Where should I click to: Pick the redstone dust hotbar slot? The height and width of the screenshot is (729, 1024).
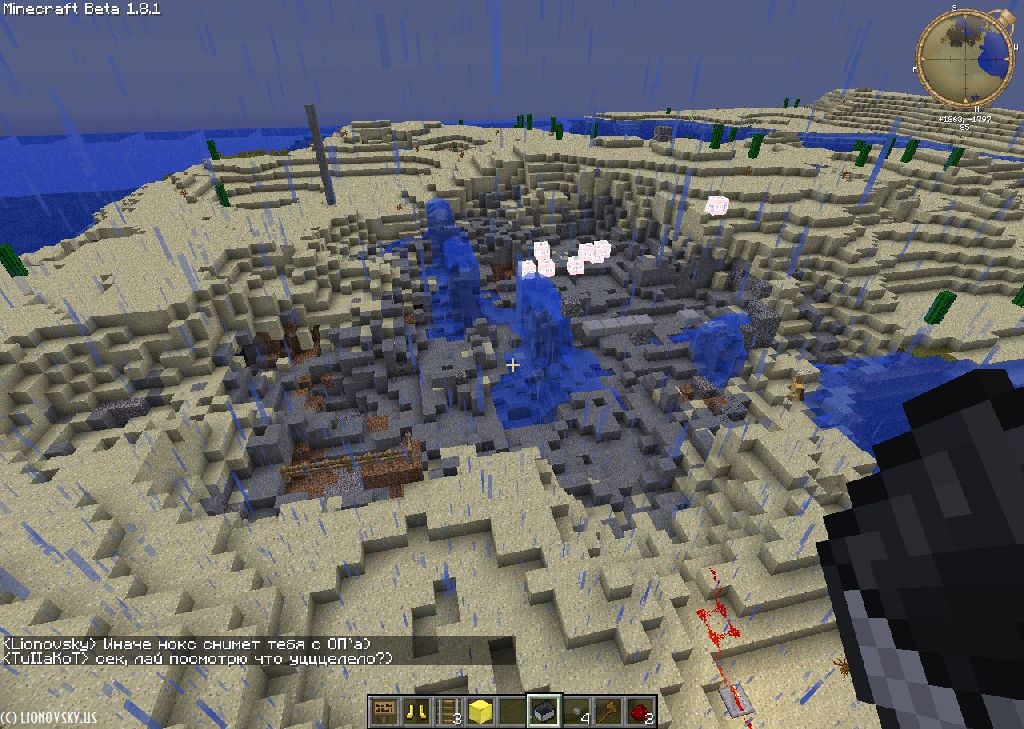[640, 712]
